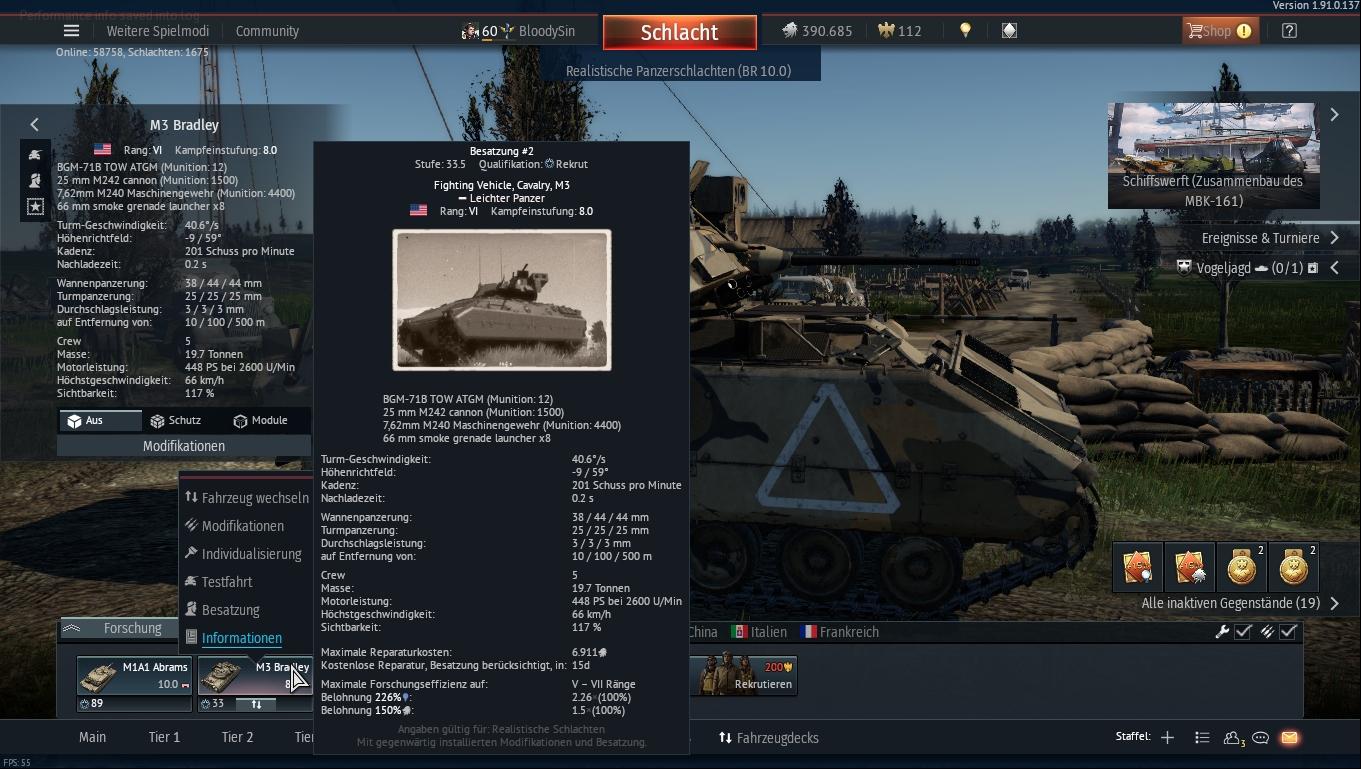Click the Silver Lions counter showing 390.685

click(x=816, y=30)
